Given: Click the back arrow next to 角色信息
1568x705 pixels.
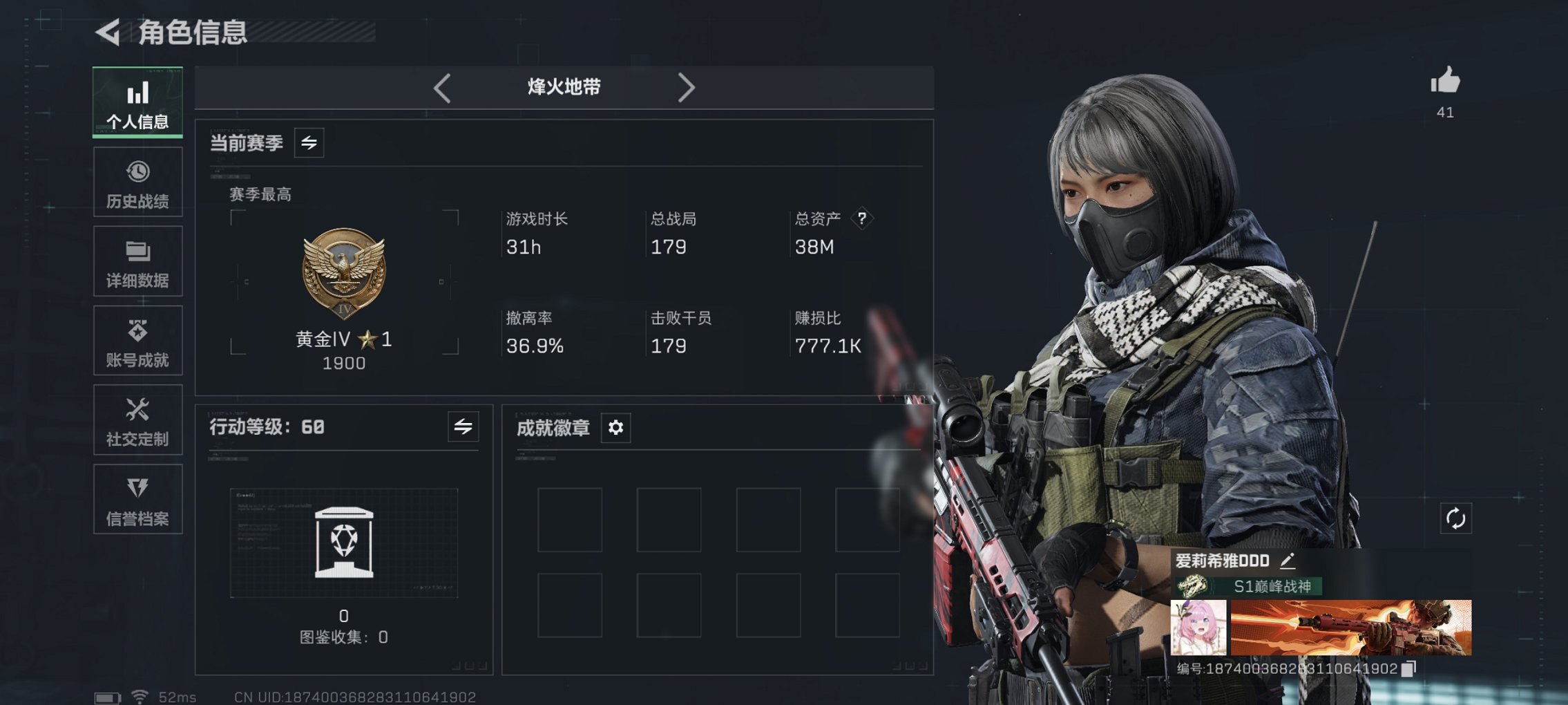Looking at the screenshot, I should [x=108, y=31].
